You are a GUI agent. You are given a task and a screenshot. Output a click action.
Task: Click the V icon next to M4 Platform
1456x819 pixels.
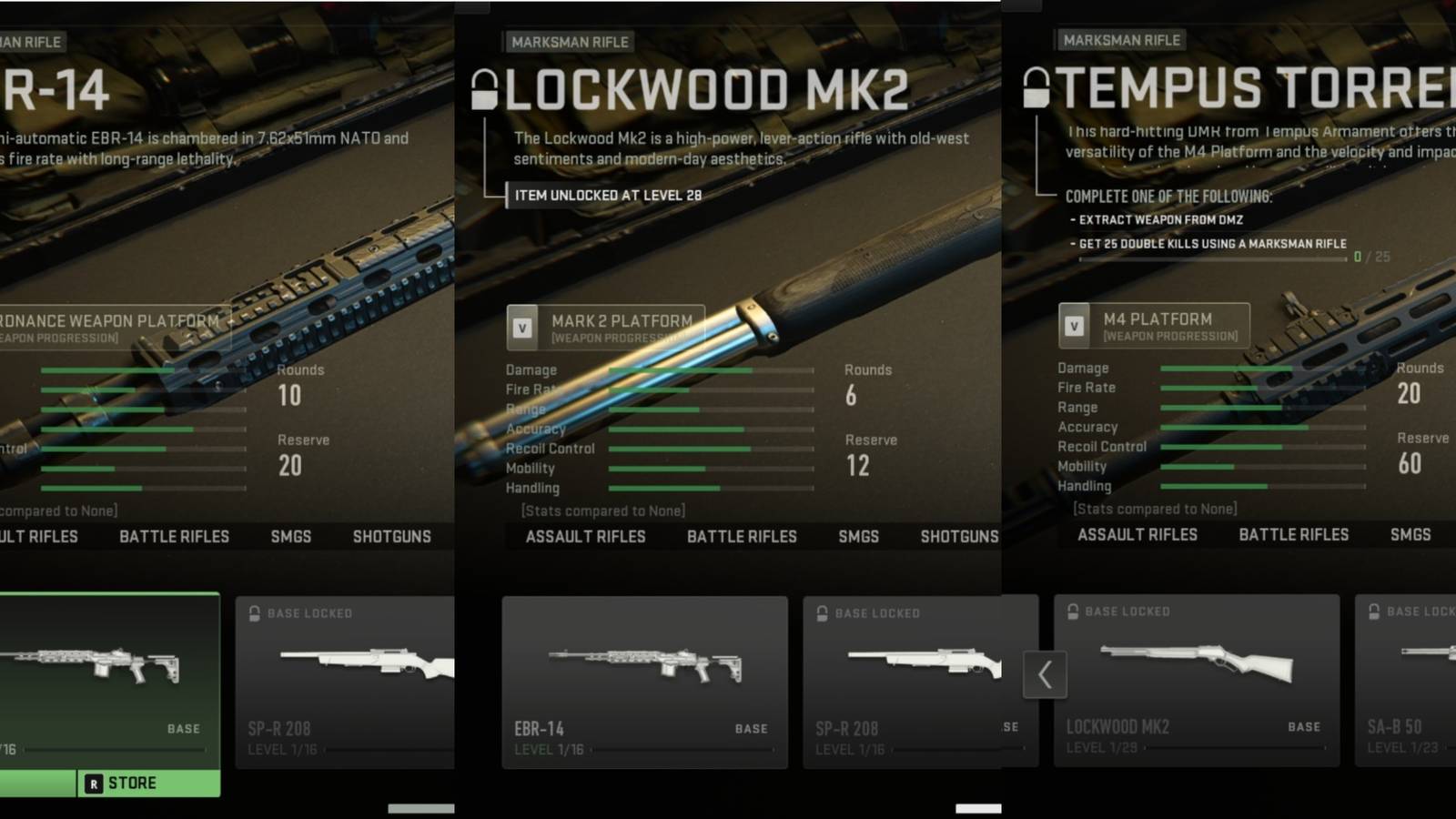[1075, 325]
